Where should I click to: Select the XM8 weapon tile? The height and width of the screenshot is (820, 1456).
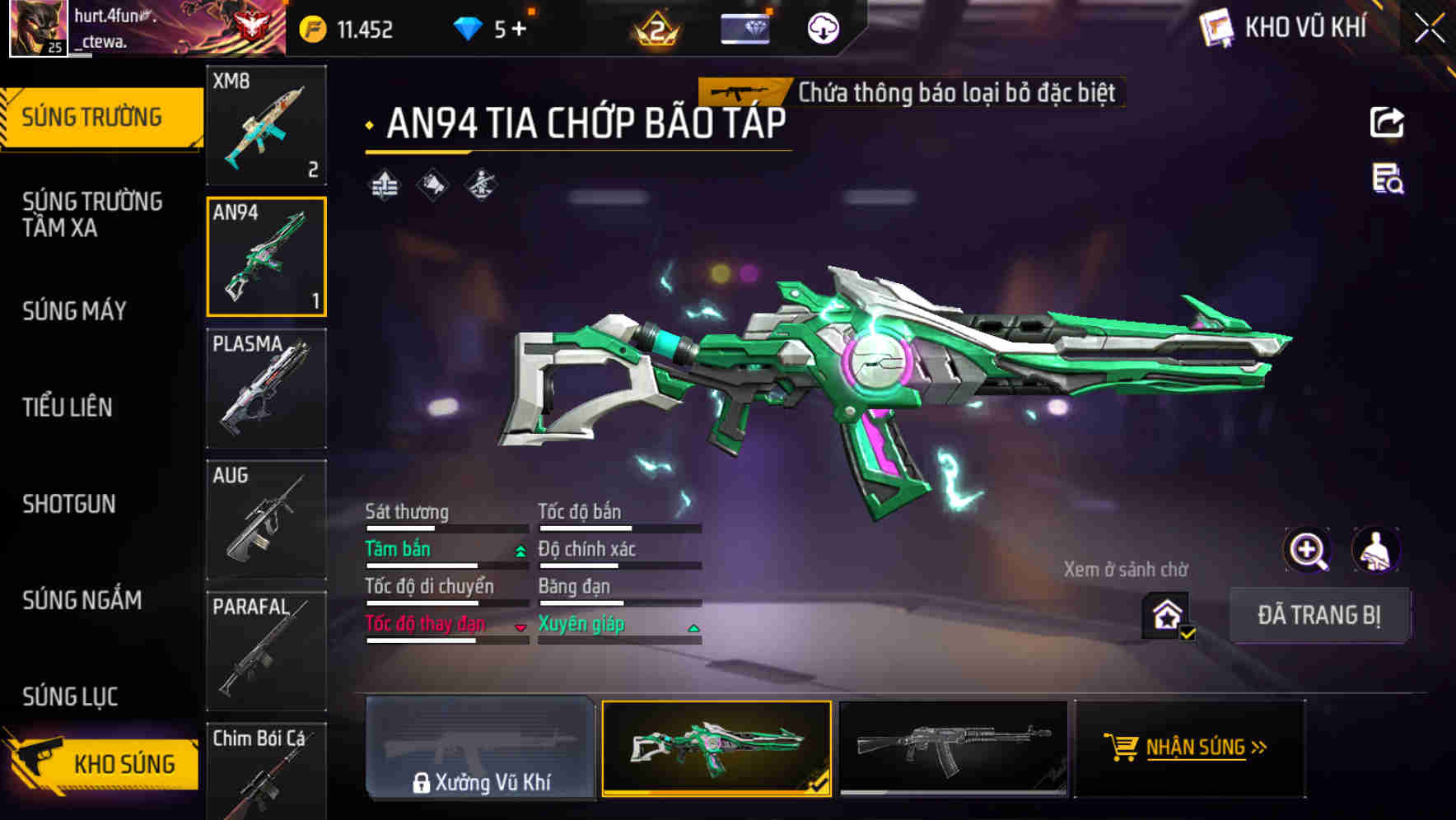click(266, 125)
